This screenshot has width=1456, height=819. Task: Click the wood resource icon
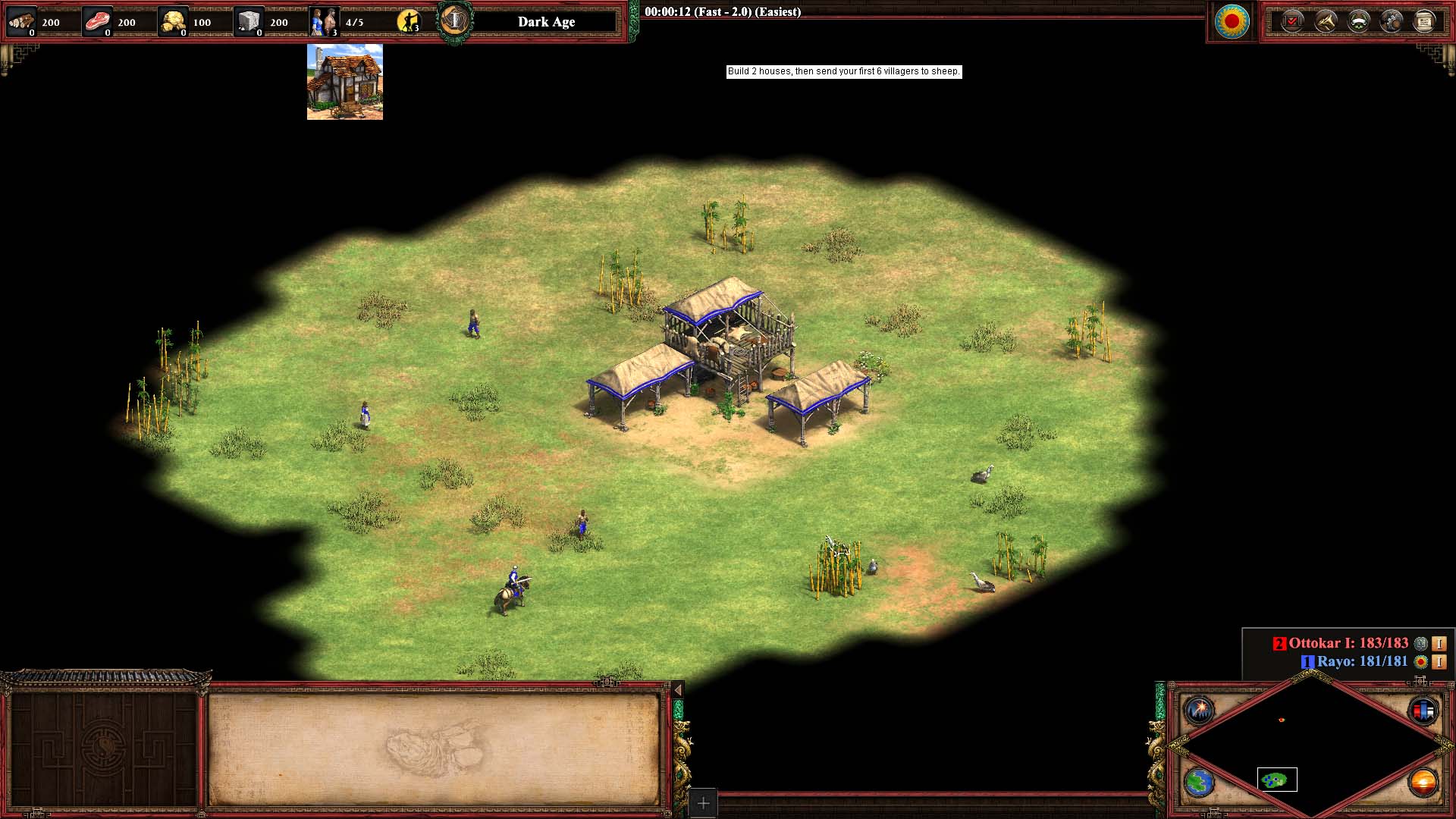click(x=21, y=21)
